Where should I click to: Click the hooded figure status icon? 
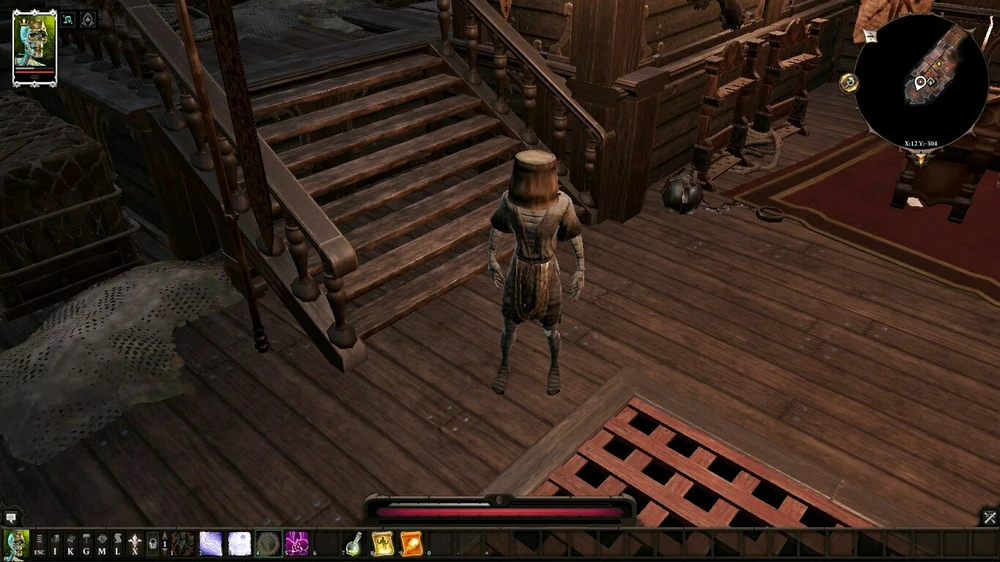pos(88,19)
